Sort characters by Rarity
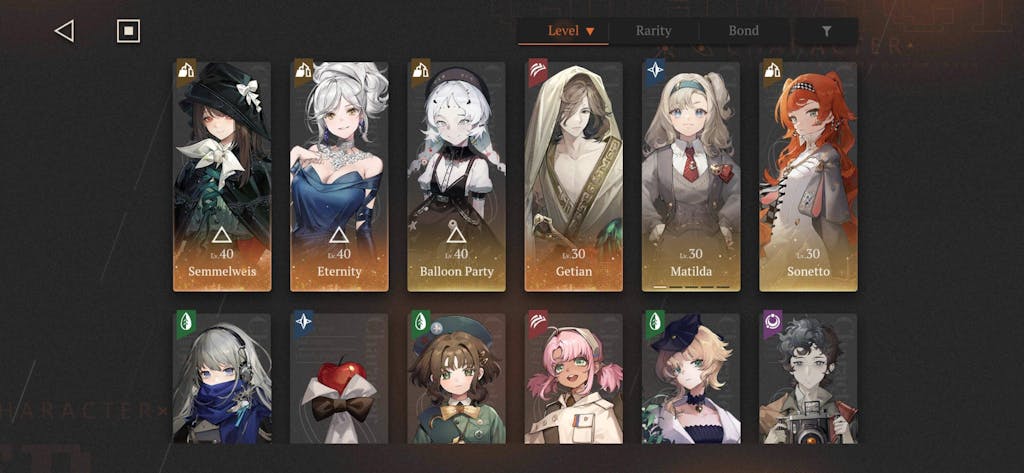The image size is (1024, 473). point(653,31)
